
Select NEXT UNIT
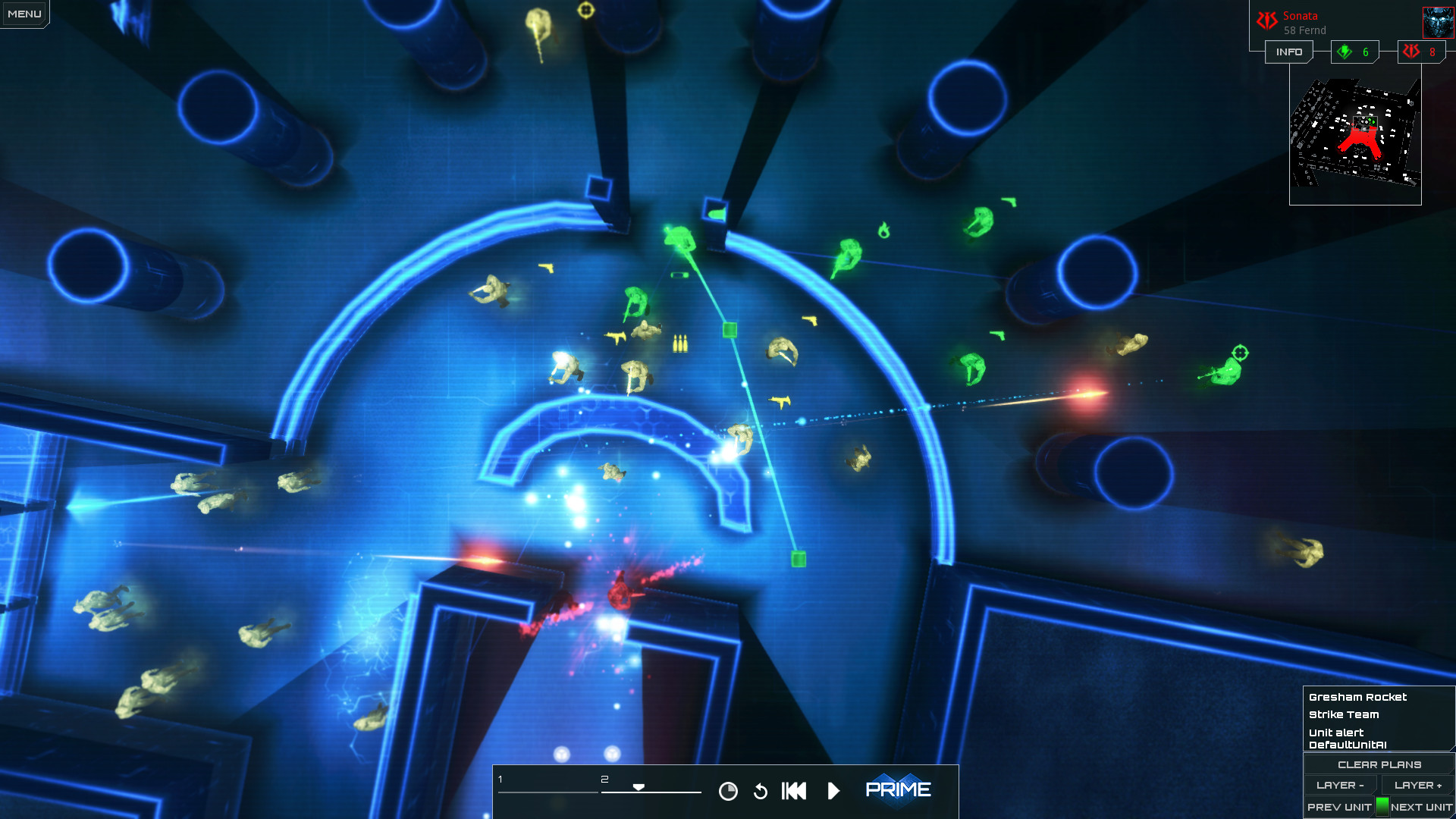point(1419,808)
